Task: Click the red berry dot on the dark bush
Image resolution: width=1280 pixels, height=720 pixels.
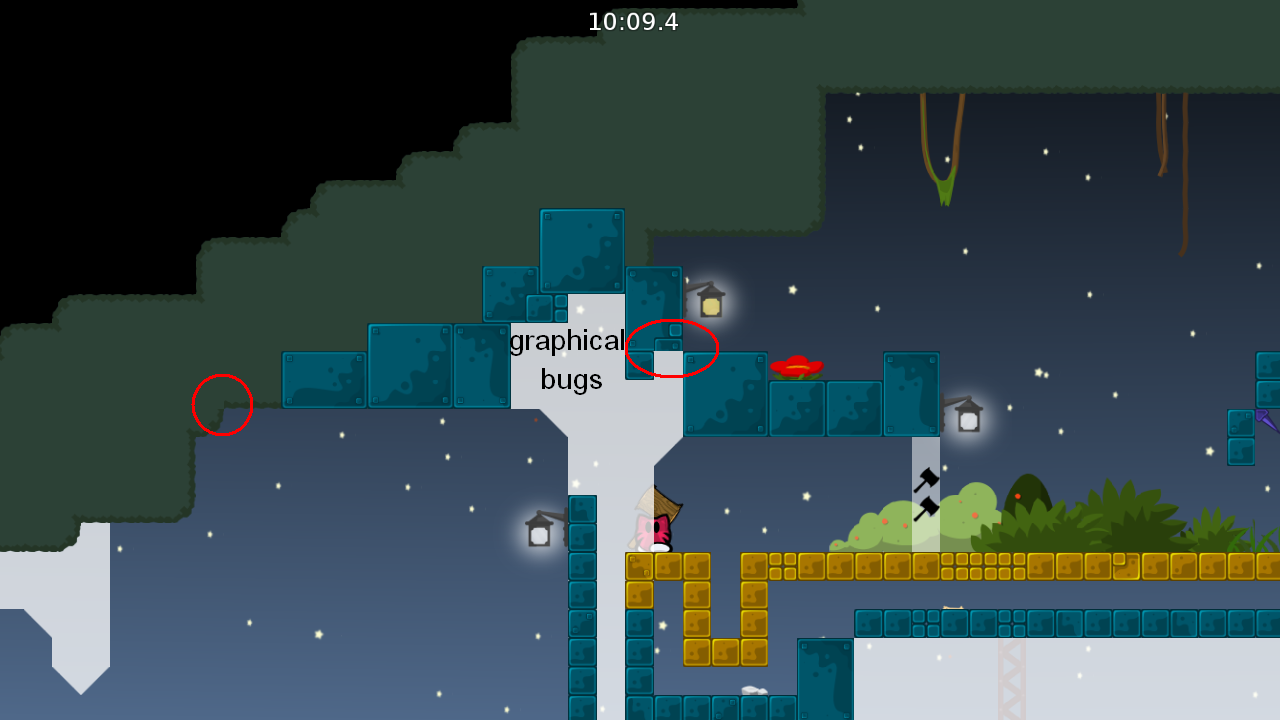Action: coord(1018,496)
